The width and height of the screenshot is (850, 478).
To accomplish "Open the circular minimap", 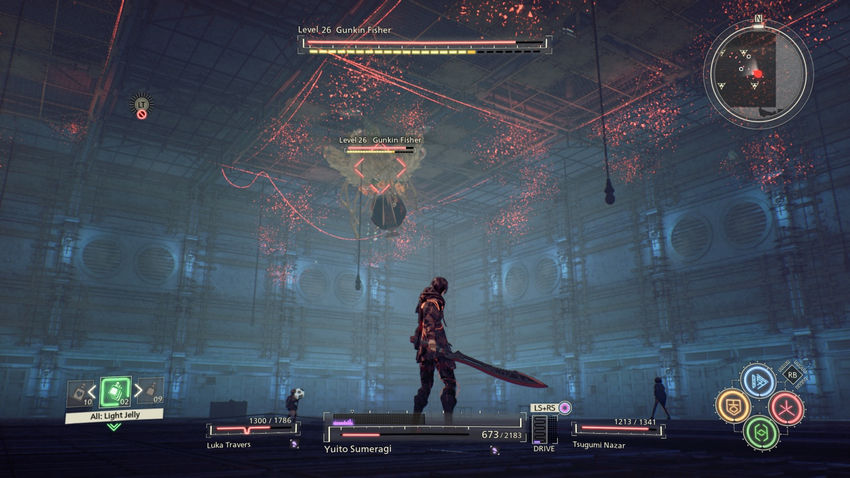I will (757, 73).
